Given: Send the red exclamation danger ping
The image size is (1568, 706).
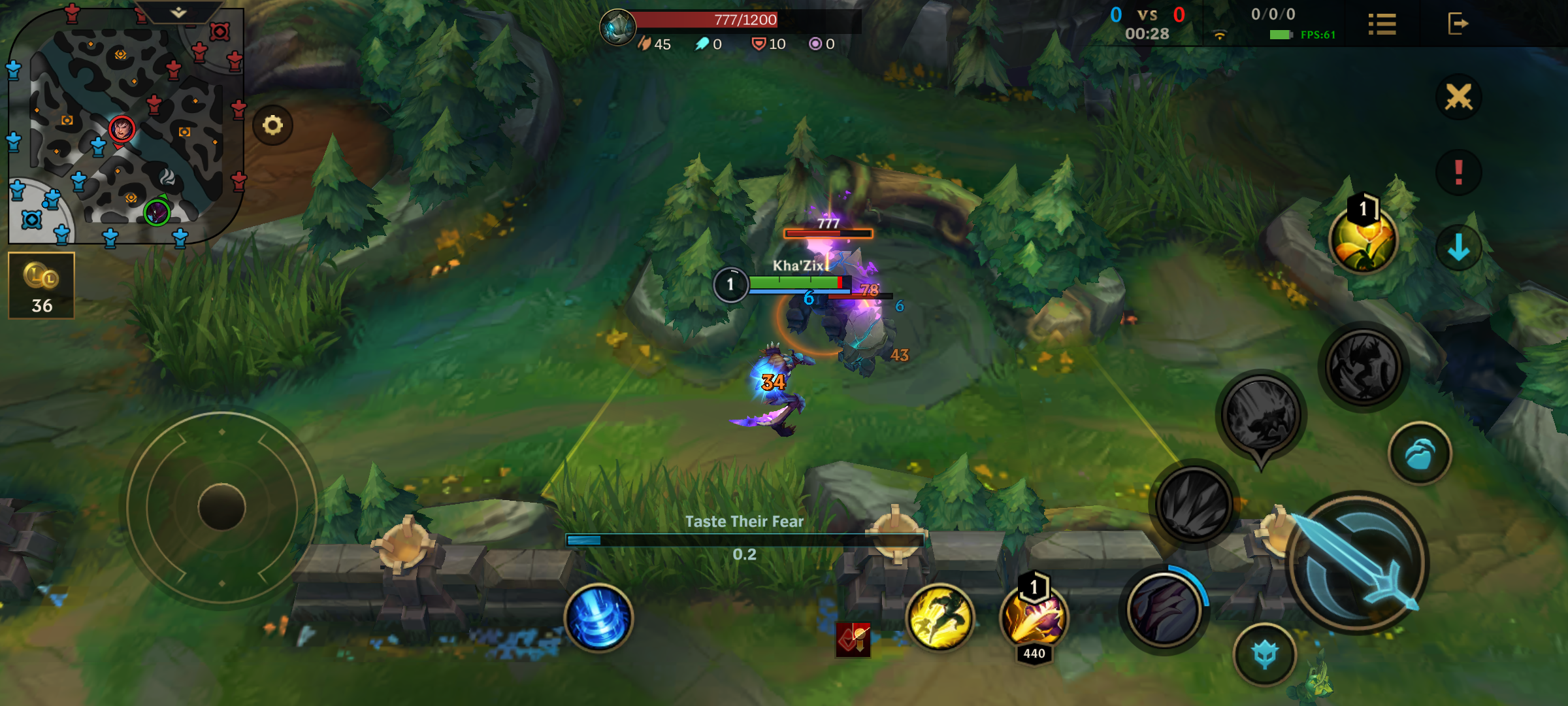Looking at the screenshot, I should pyautogui.click(x=1458, y=173).
